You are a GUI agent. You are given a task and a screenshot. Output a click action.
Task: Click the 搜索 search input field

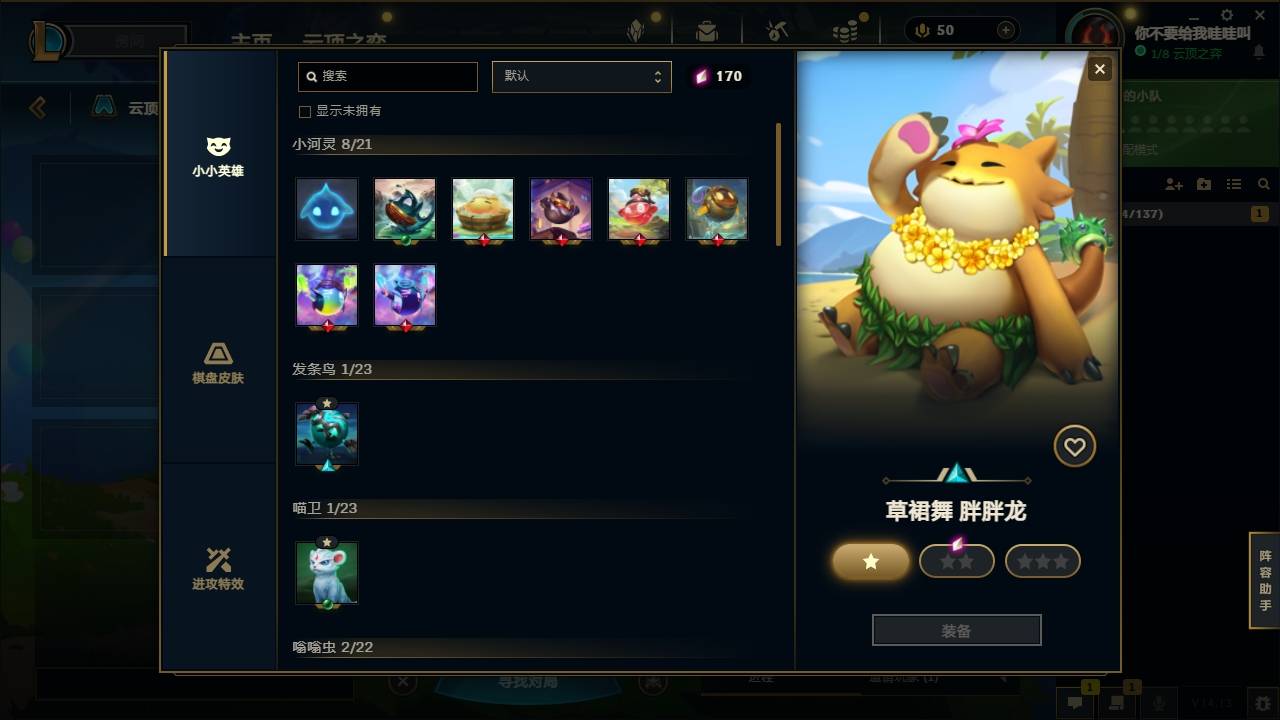coord(387,76)
